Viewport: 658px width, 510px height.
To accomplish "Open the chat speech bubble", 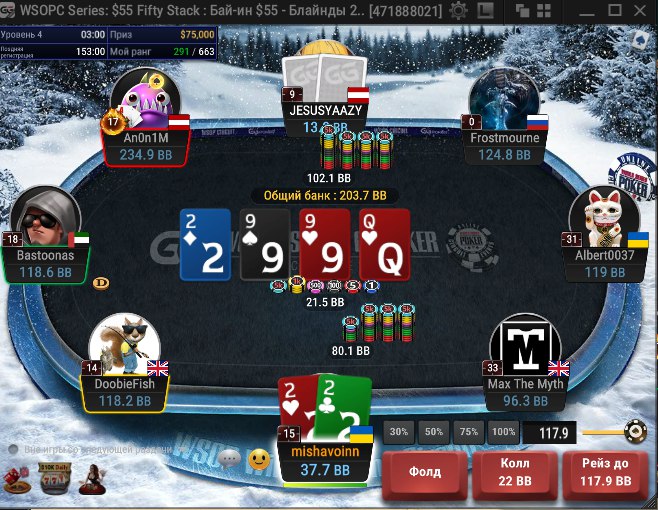I will click(228, 459).
